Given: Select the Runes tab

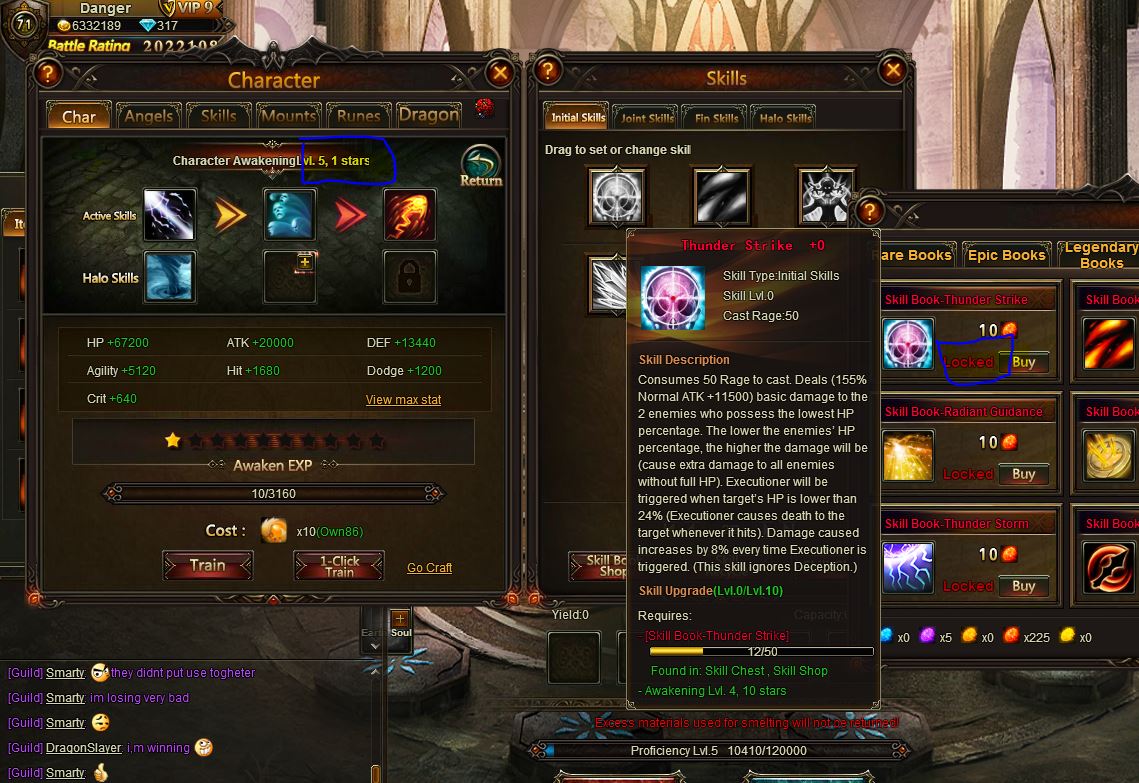Looking at the screenshot, I should tap(358, 116).
